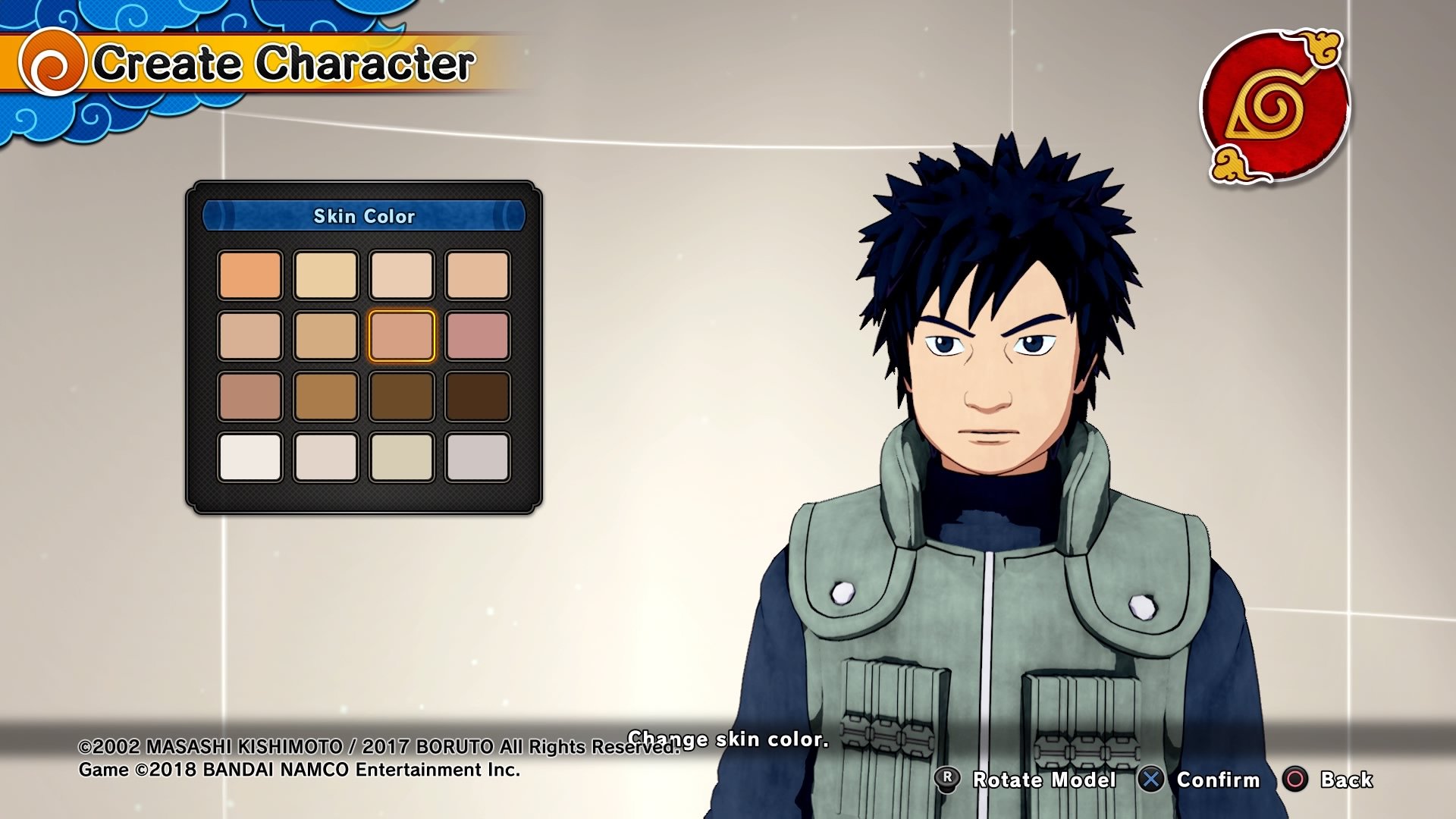Apply the caramel brown skin tone
The image size is (1456, 819).
pyautogui.click(x=326, y=396)
